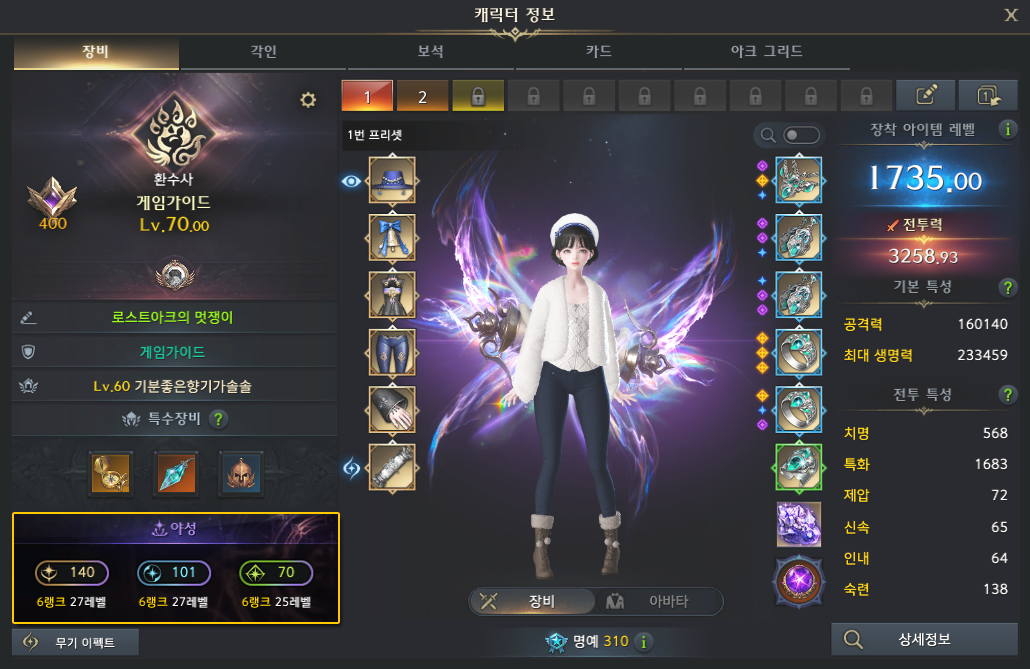
Task: Switch to the 아바타 view
Action: (x=659, y=601)
